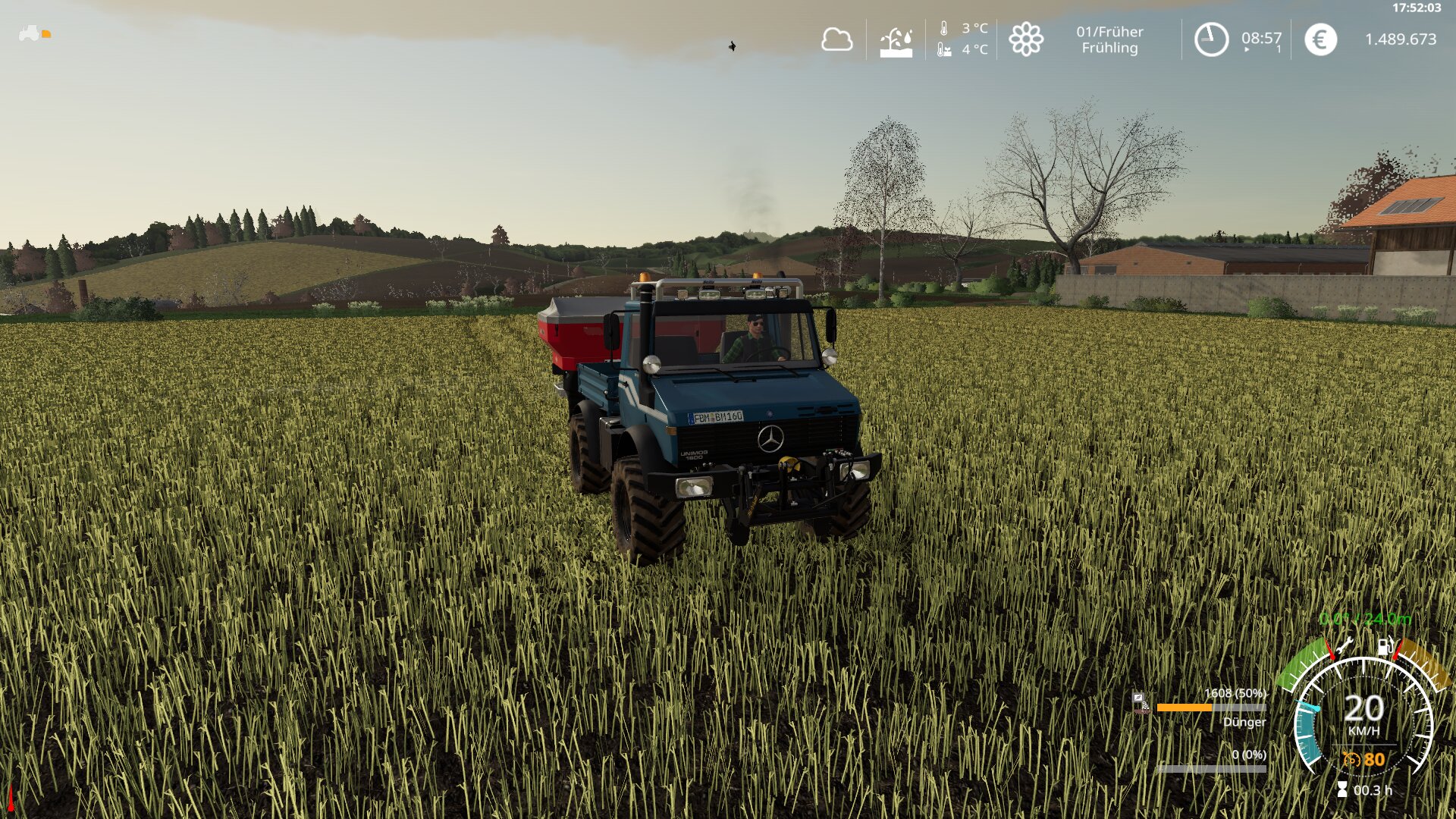Click the Dünger spreader fill icon
This screenshot has width=1456, height=819.
click(1141, 703)
